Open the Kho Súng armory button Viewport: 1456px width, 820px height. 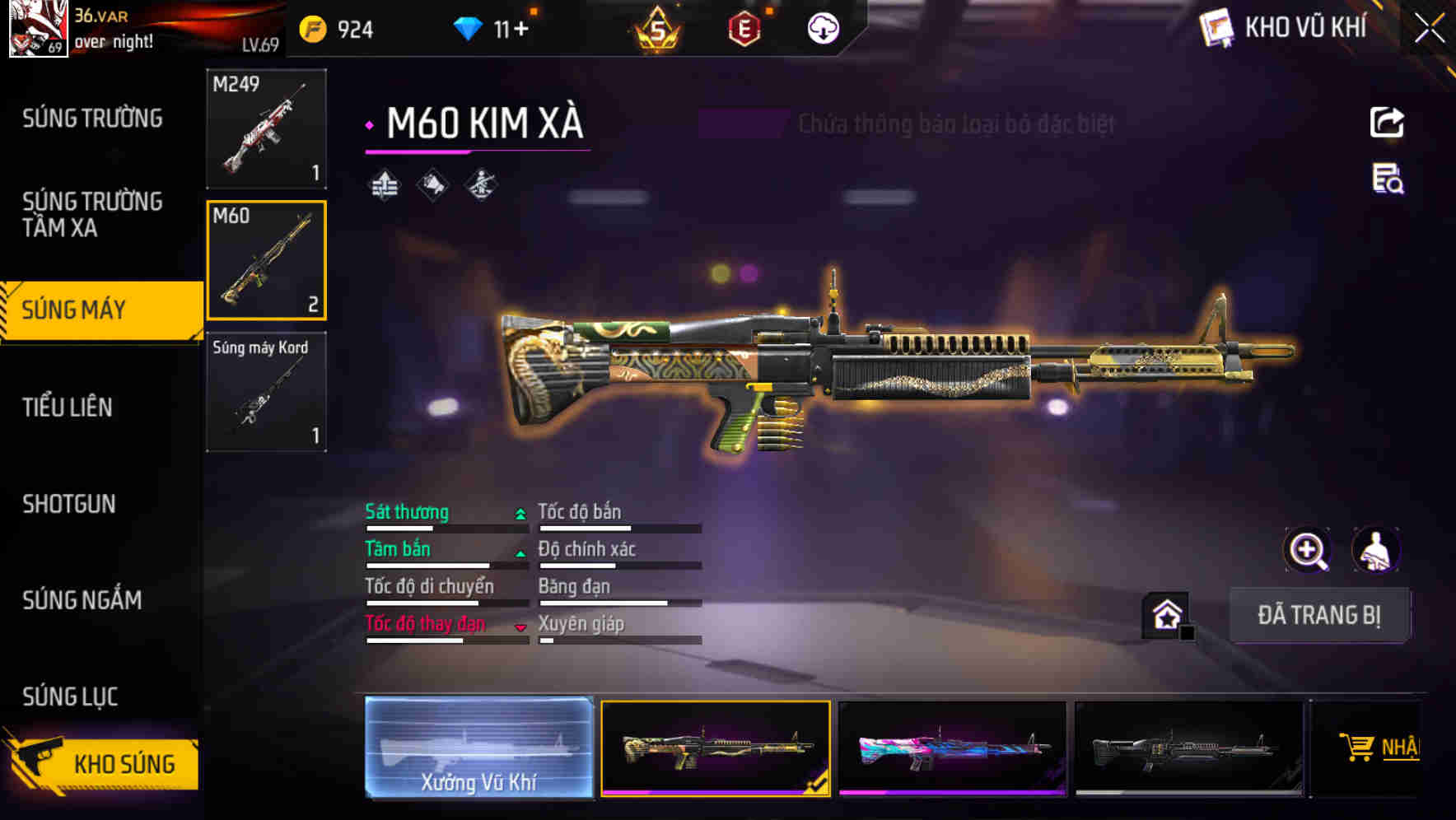click(x=103, y=764)
